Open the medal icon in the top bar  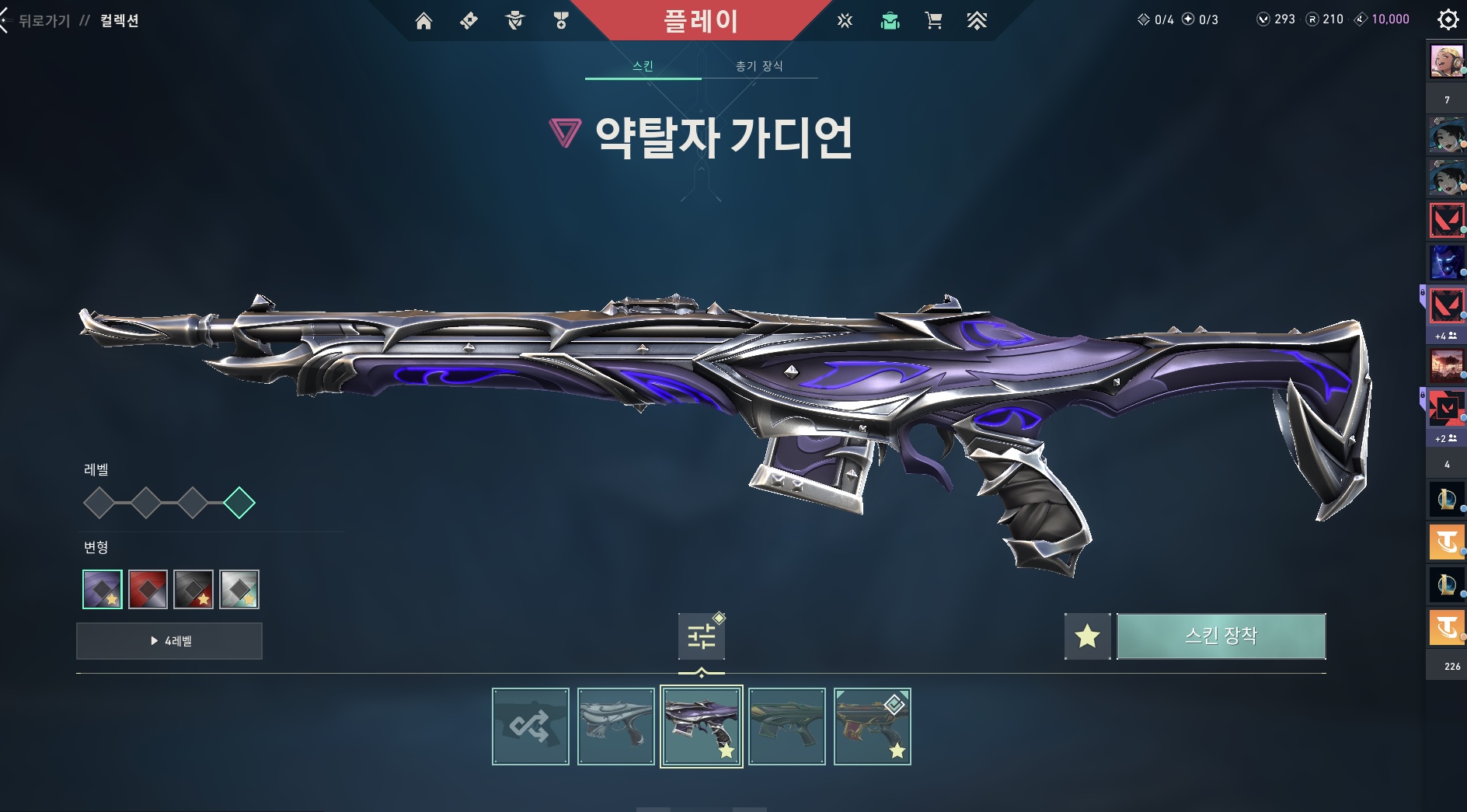pyautogui.click(x=561, y=21)
